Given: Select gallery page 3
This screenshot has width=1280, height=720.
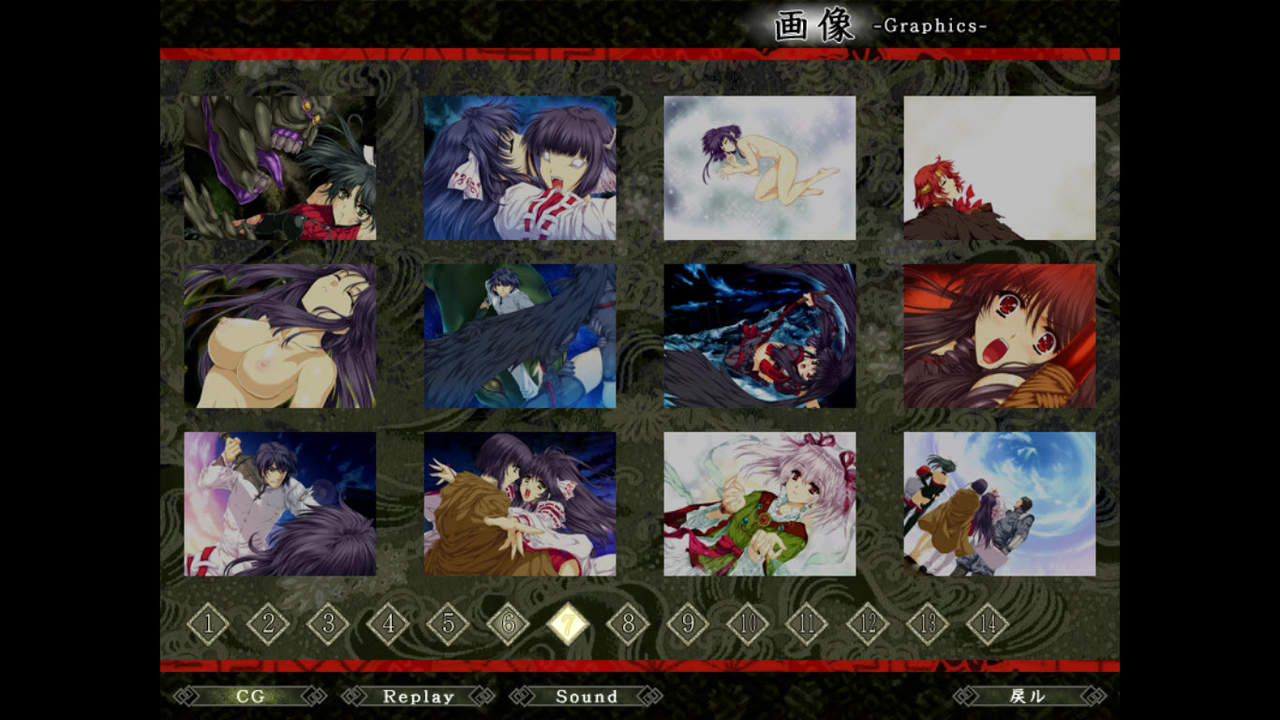Looking at the screenshot, I should pyautogui.click(x=328, y=625).
